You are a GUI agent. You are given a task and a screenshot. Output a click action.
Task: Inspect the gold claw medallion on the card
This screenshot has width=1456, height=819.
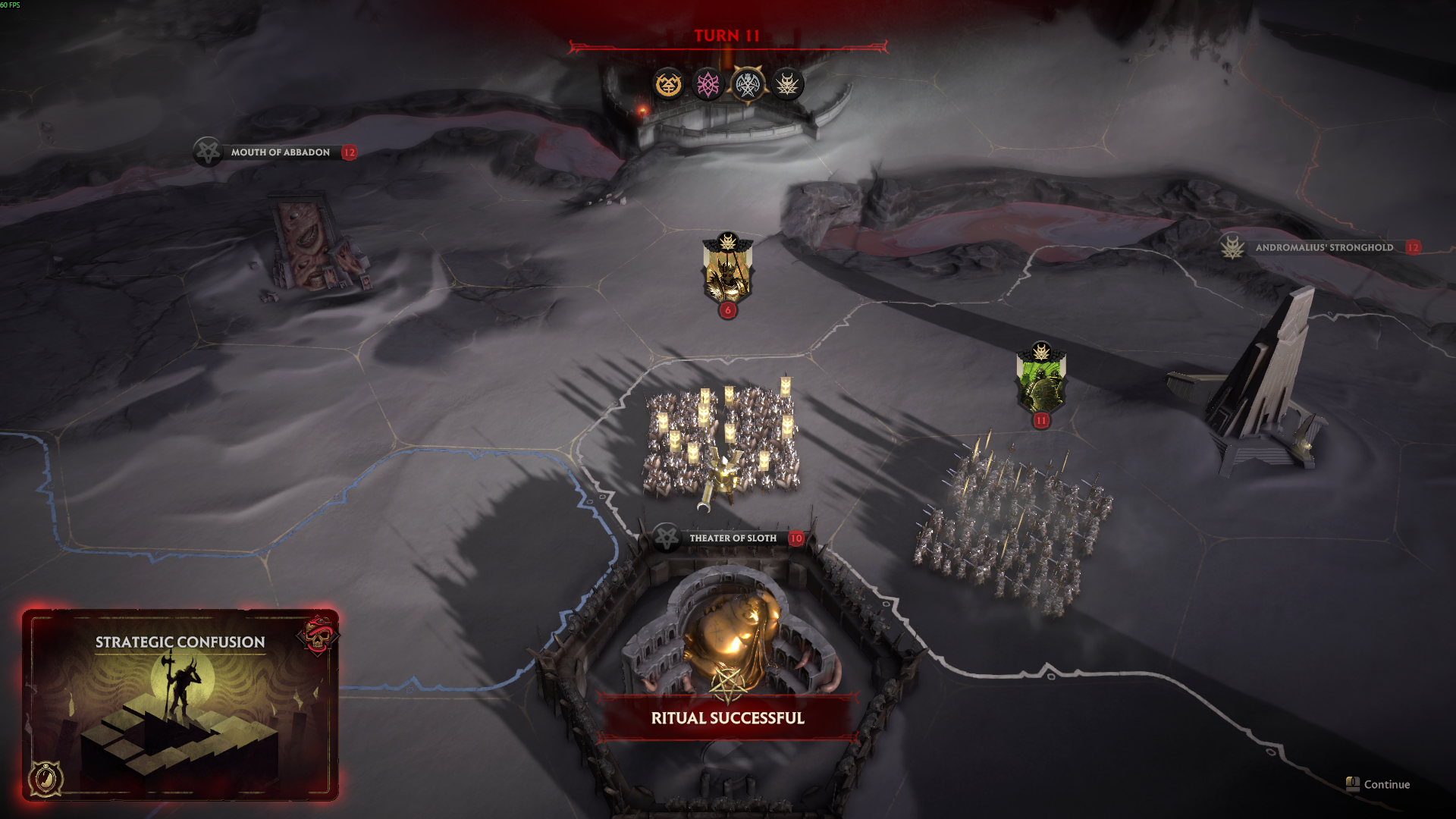tap(45, 777)
